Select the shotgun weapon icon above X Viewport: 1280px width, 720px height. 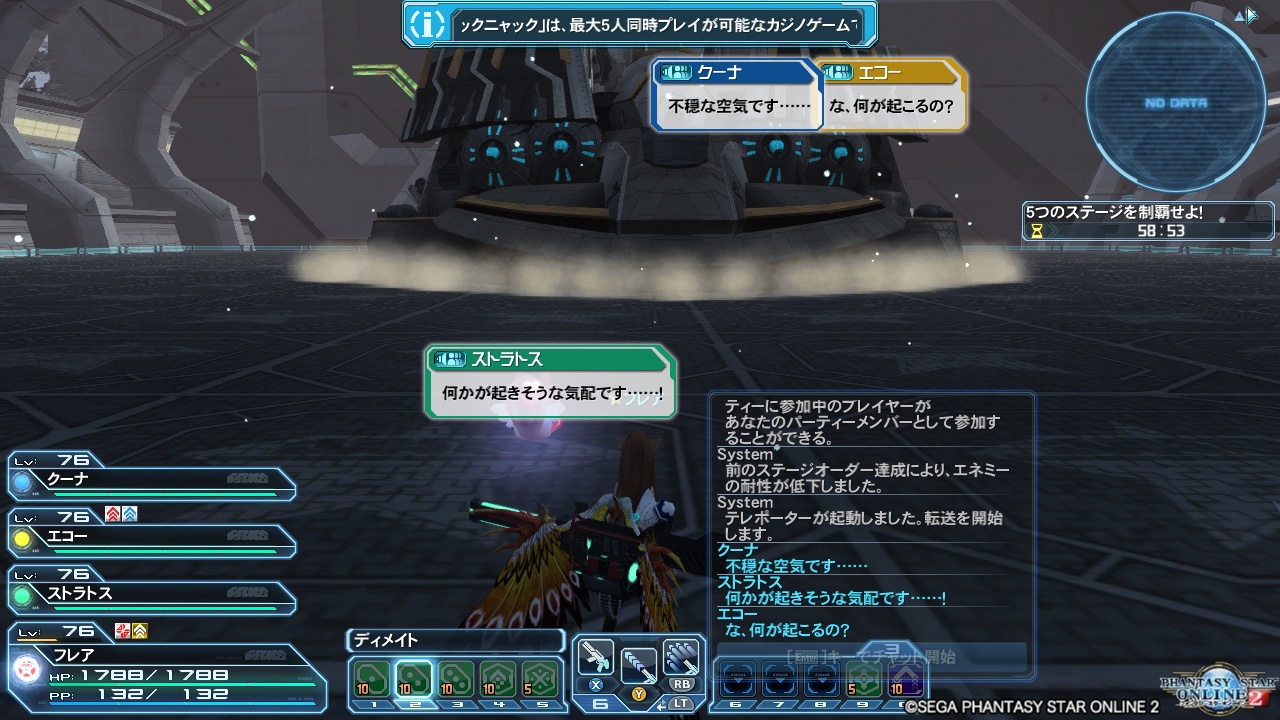pos(597,655)
